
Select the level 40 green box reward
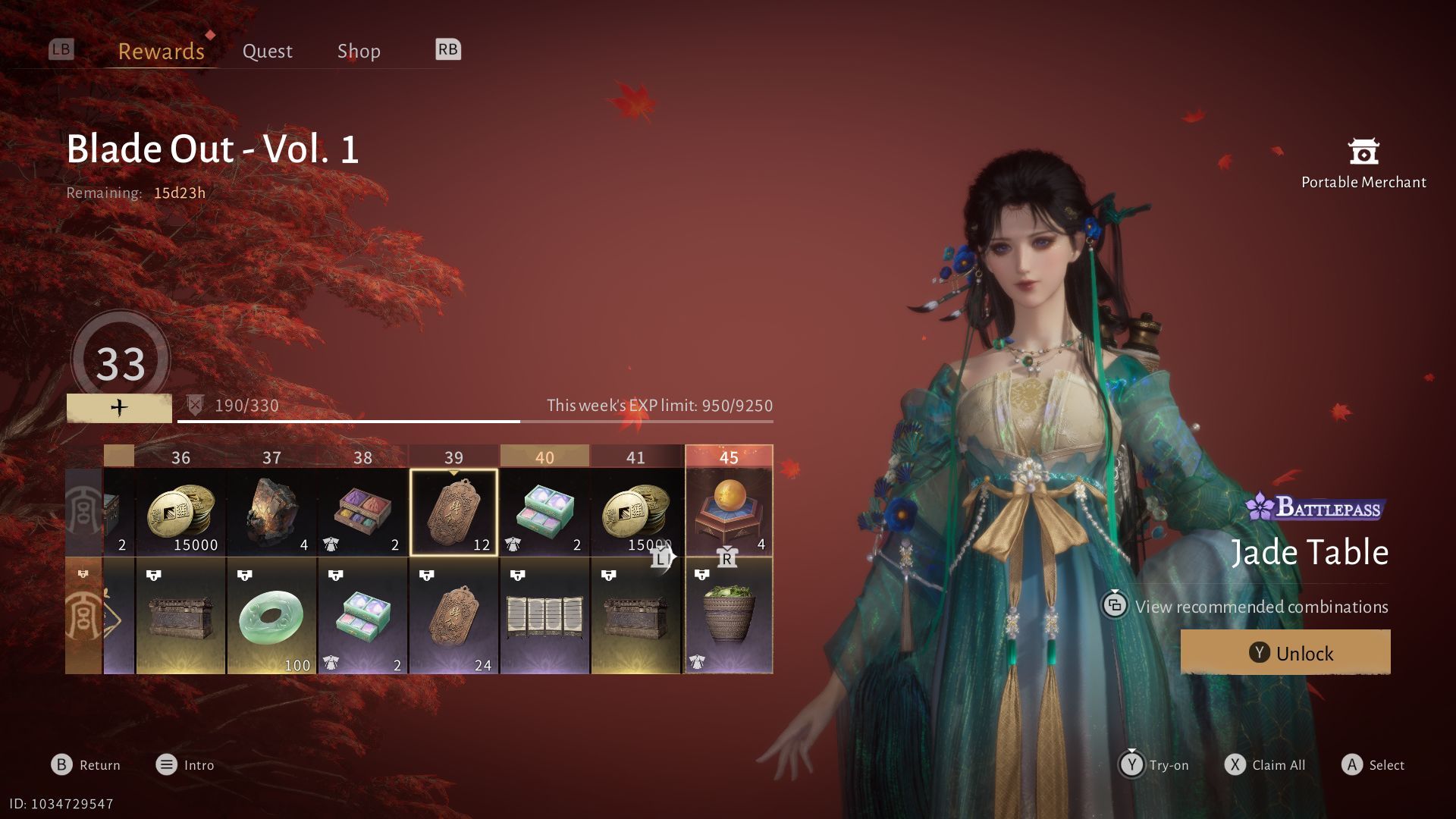point(544,513)
